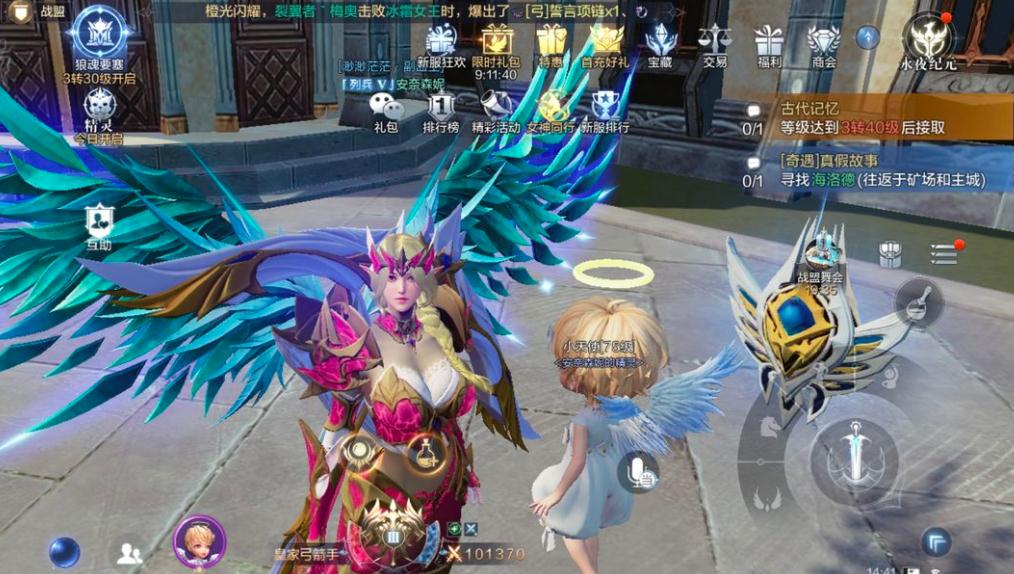The height and width of the screenshot is (574, 1014).
Task: Open the angel pet portrait
Action: tap(199, 540)
